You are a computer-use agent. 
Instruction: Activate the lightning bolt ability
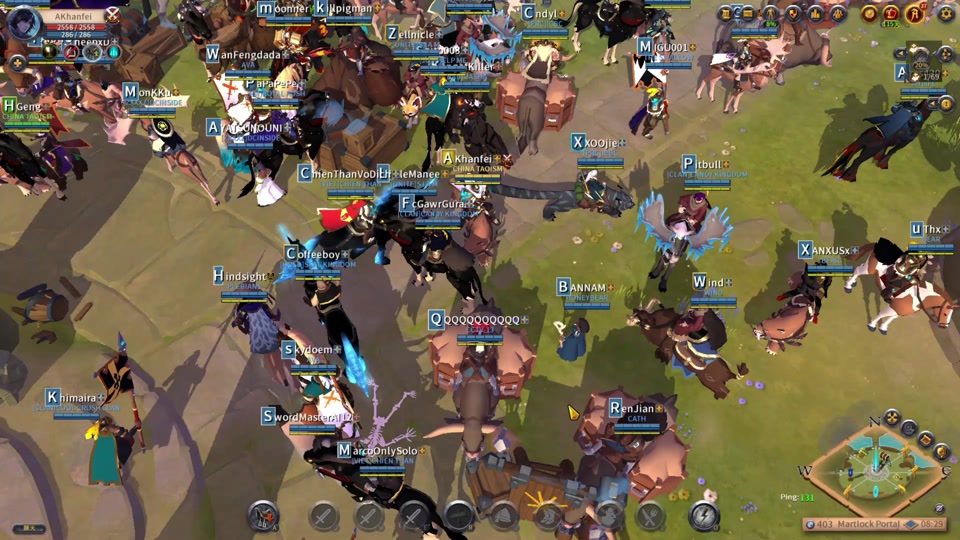[704, 516]
